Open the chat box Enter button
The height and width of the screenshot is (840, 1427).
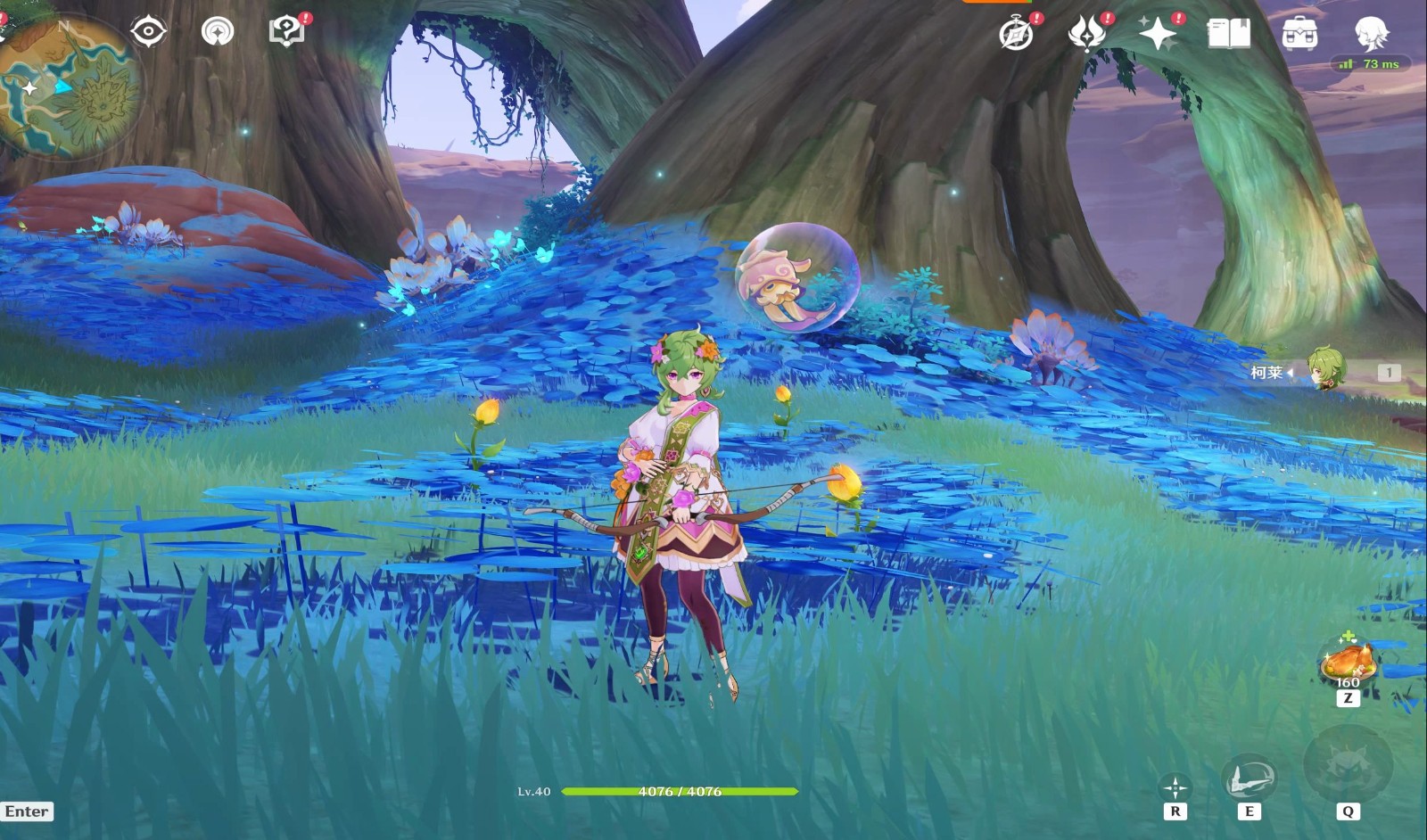pos(27,811)
